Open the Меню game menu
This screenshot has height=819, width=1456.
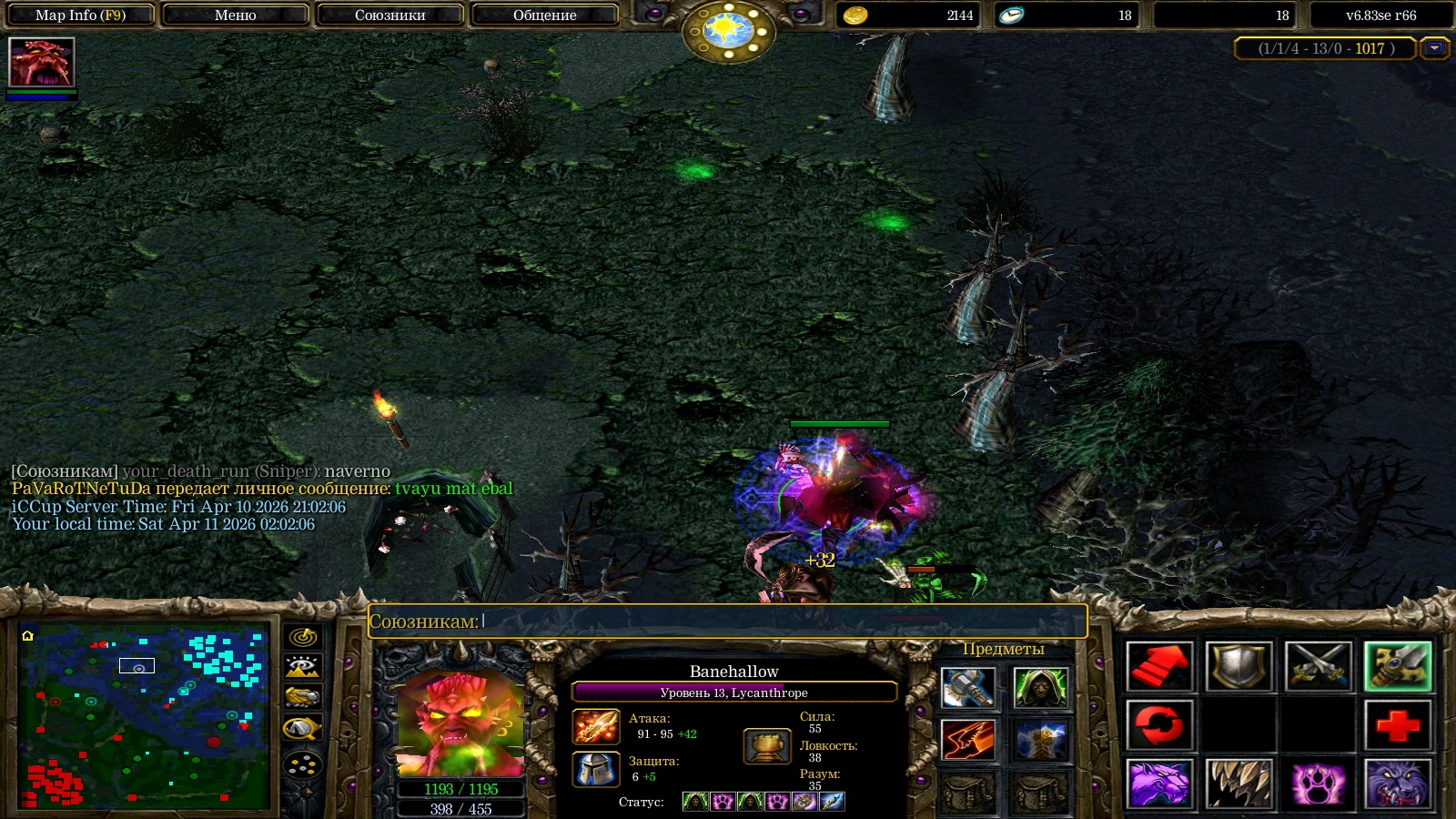pos(235,15)
